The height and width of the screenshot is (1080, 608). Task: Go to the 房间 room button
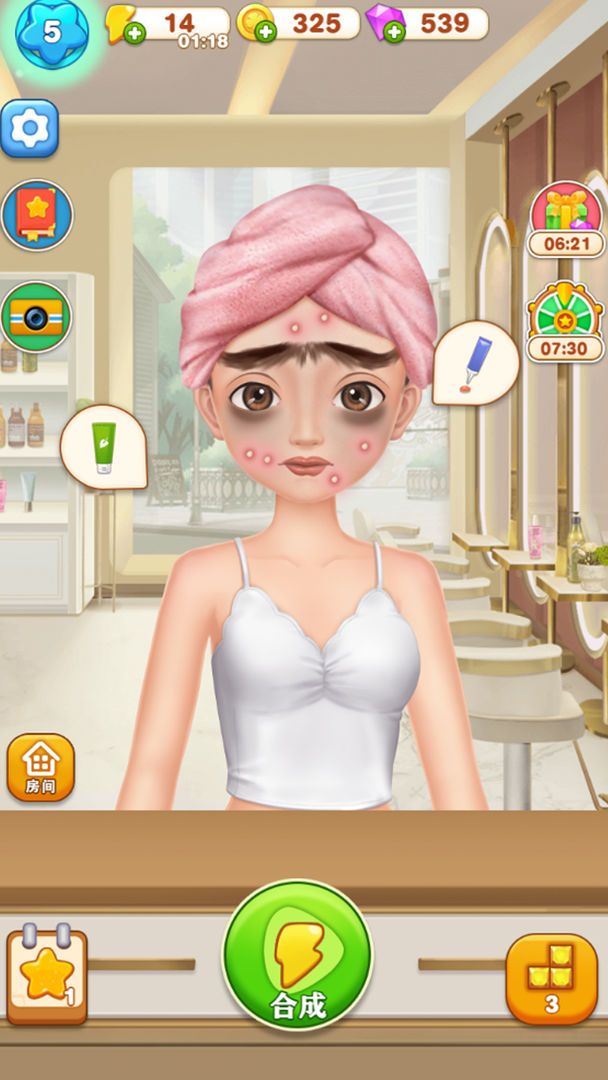pos(41,768)
